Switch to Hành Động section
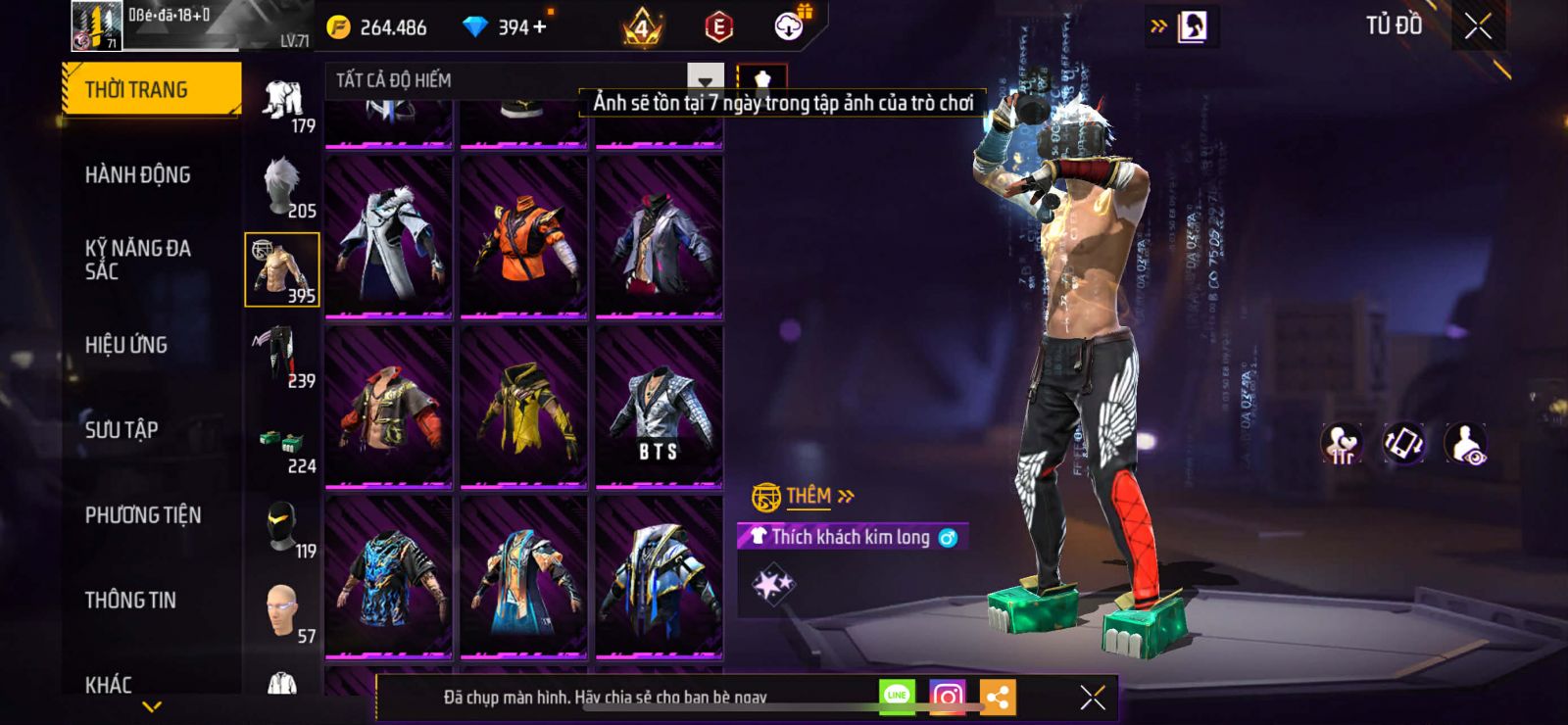This screenshot has width=1568, height=725. pos(138,175)
